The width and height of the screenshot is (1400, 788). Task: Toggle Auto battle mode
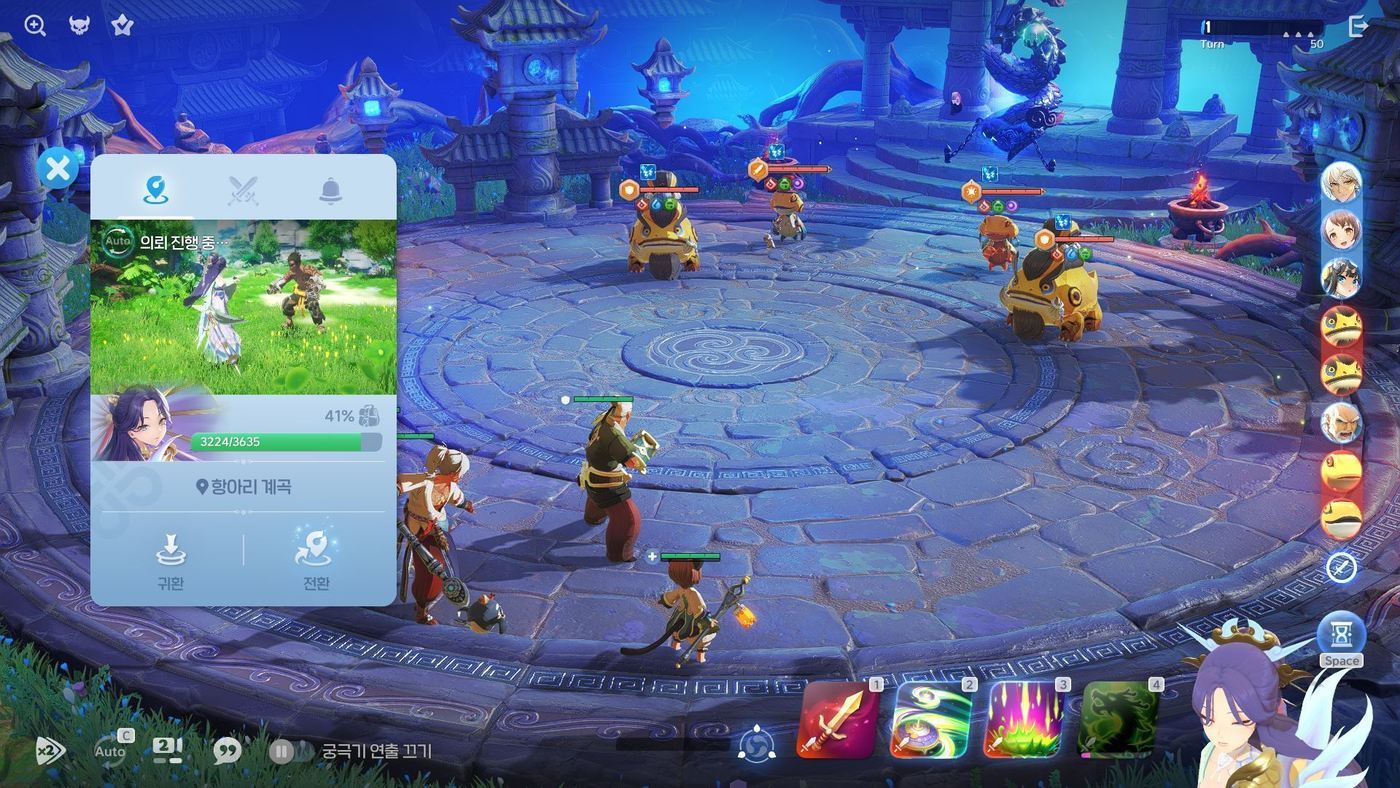pyautogui.click(x=111, y=750)
